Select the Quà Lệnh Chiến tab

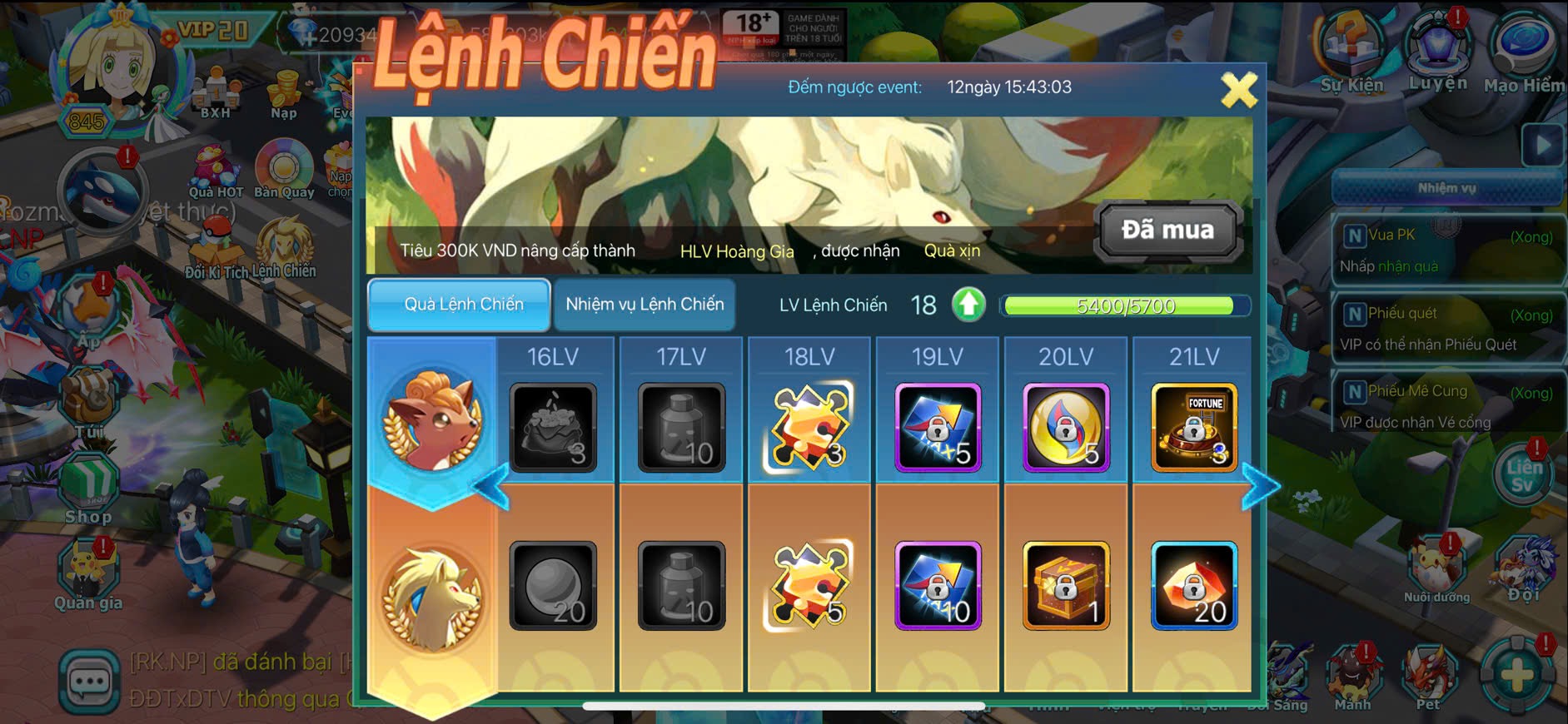[460, 305]
